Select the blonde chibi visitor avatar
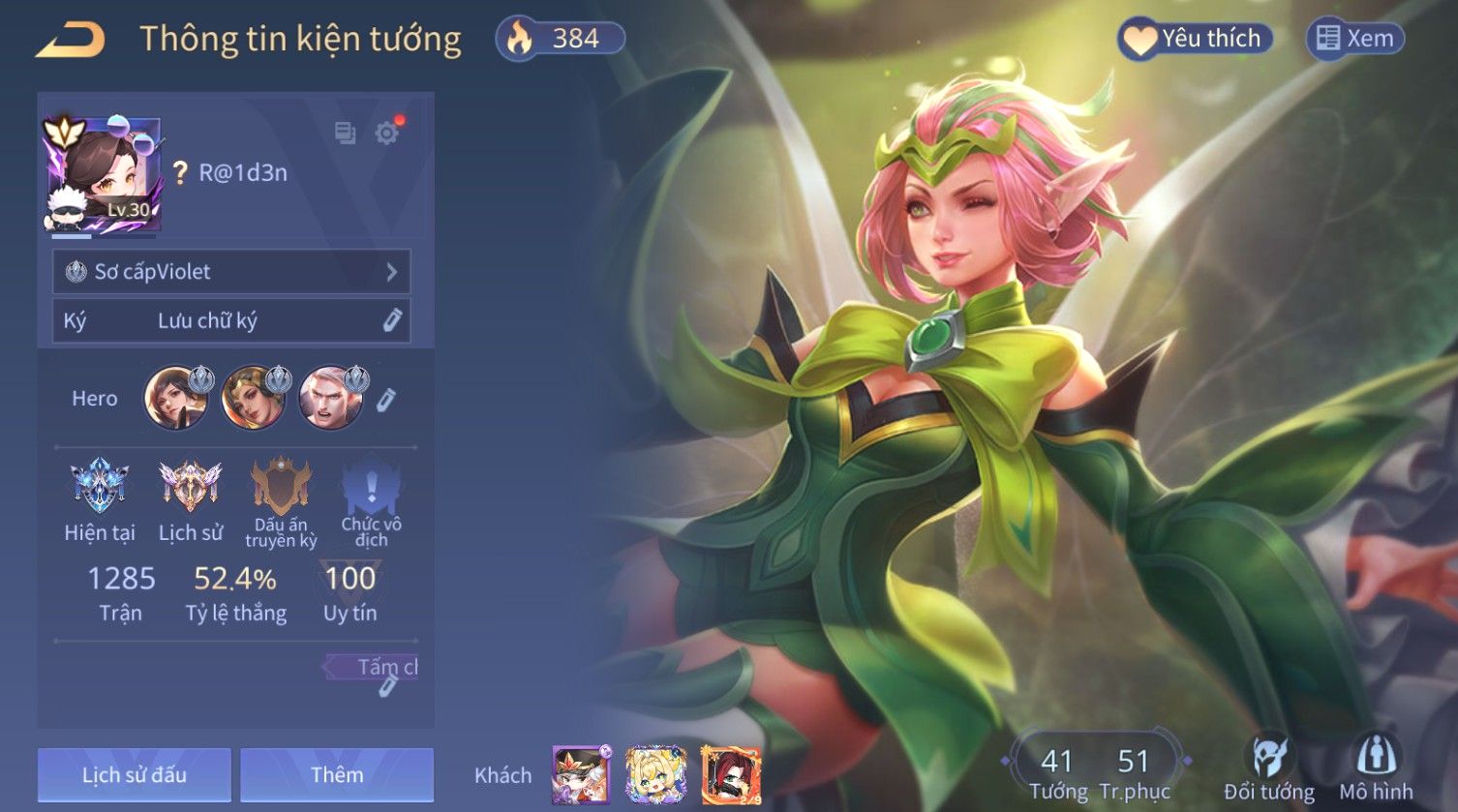Viewport: 1458px width, 812px height. point(656,775)
